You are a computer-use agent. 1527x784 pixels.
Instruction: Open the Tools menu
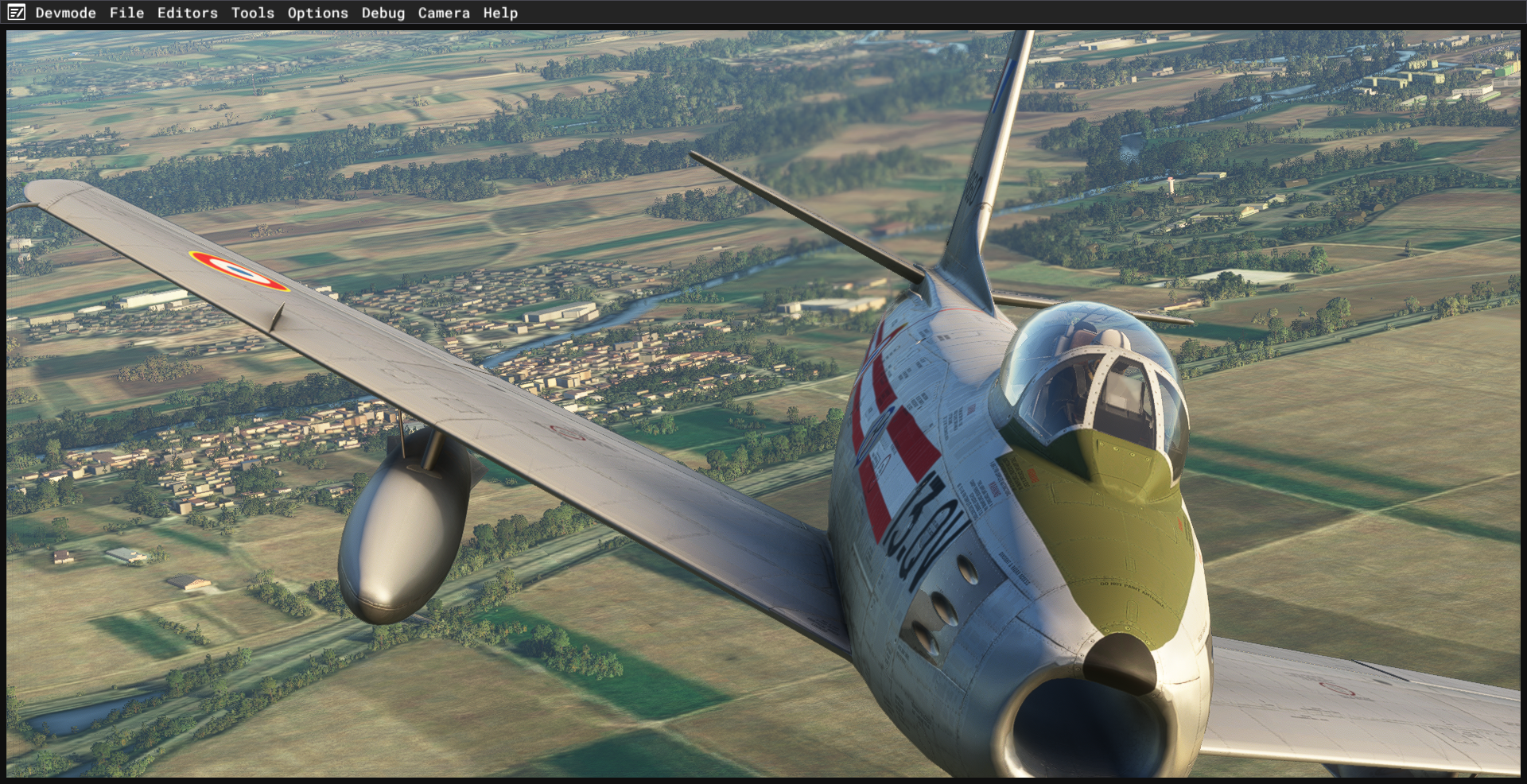pos(252,13)
